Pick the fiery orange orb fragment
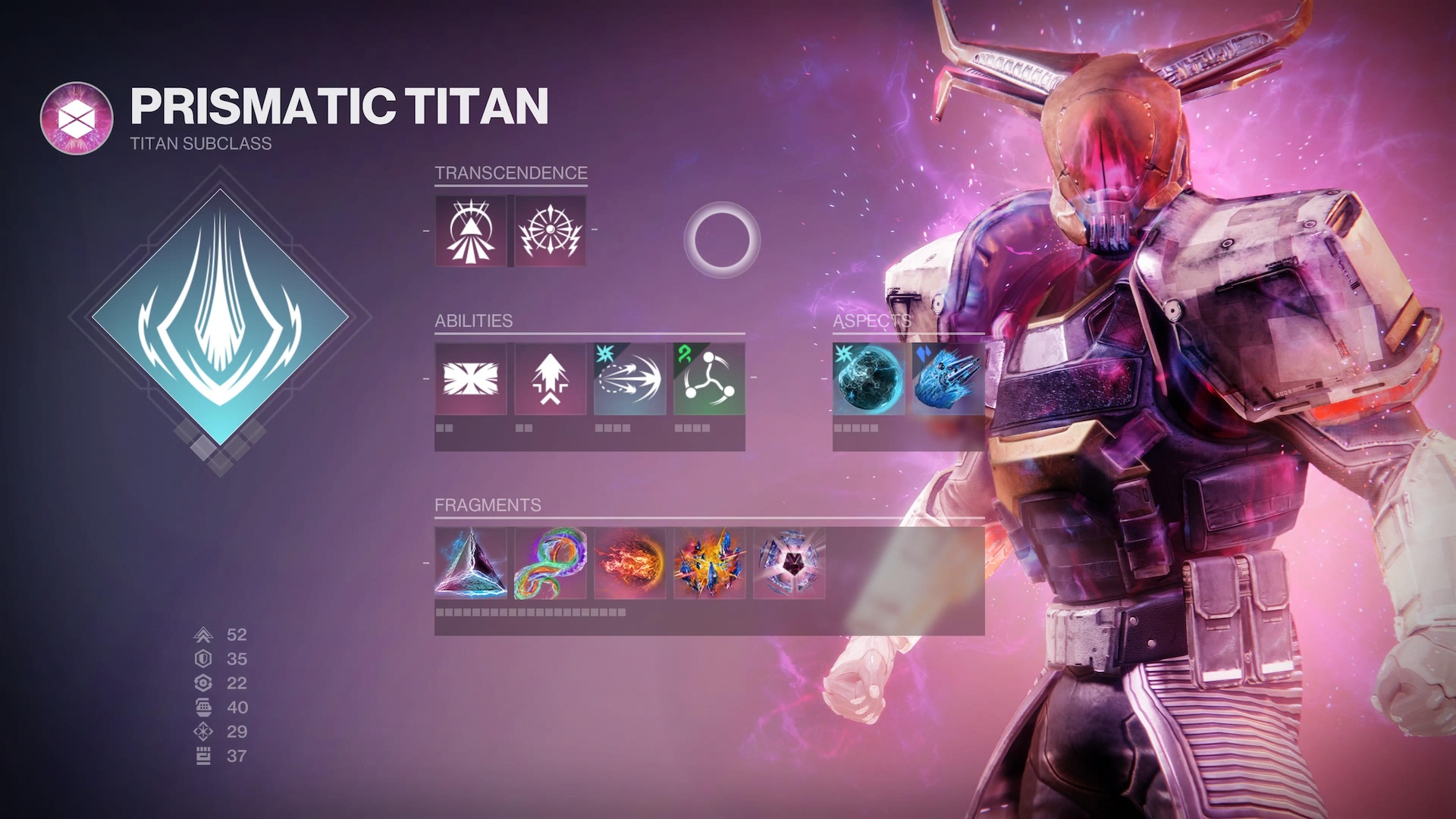The width and height of the screenshot is (1456, 819). coord(629,563)
